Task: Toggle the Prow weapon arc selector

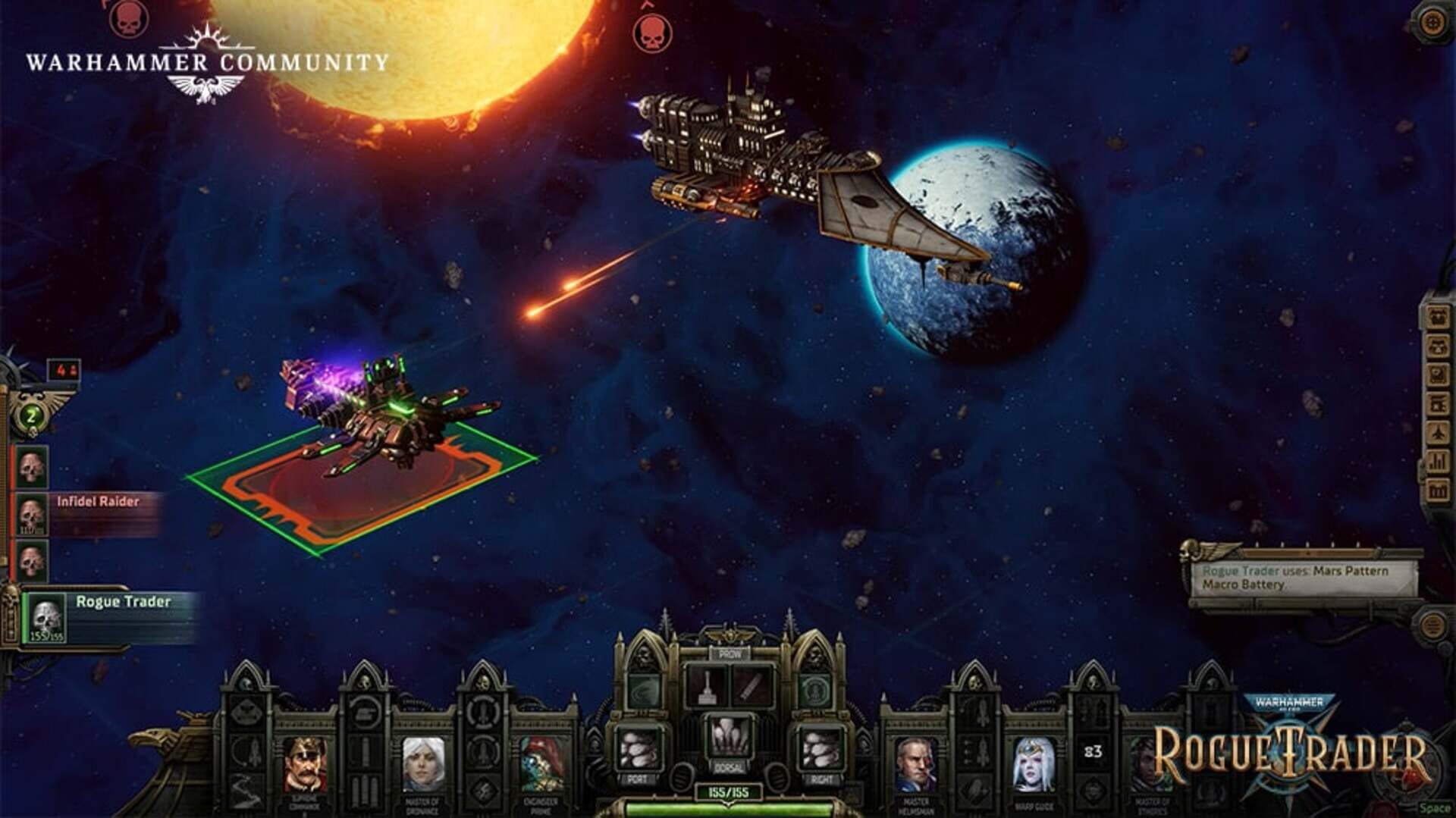Action: [730, 655]
